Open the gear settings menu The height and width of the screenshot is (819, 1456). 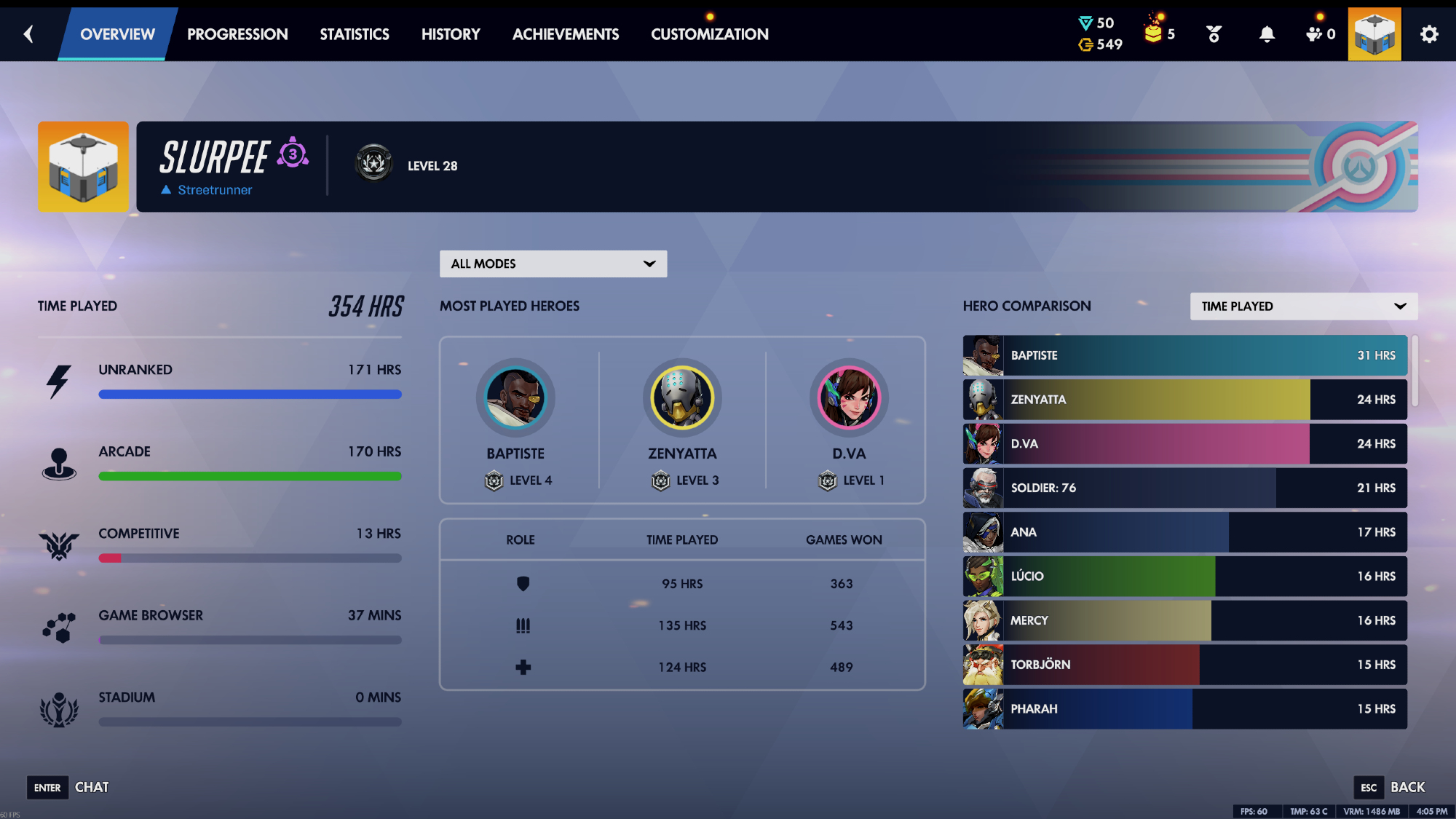click(x=1429, y=34)
